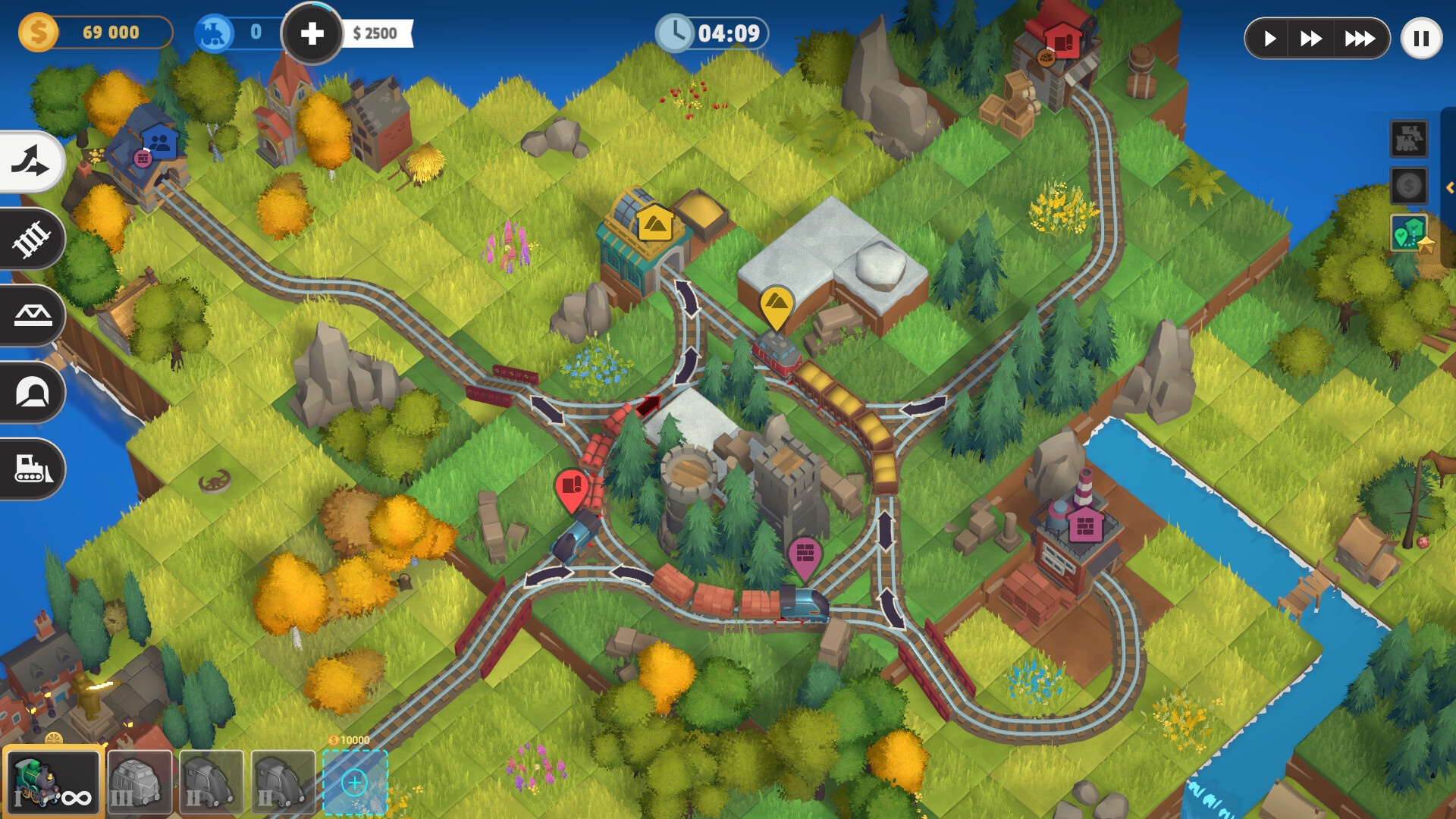Activate the bulldozer demolish tool

(x=32, y=469)
